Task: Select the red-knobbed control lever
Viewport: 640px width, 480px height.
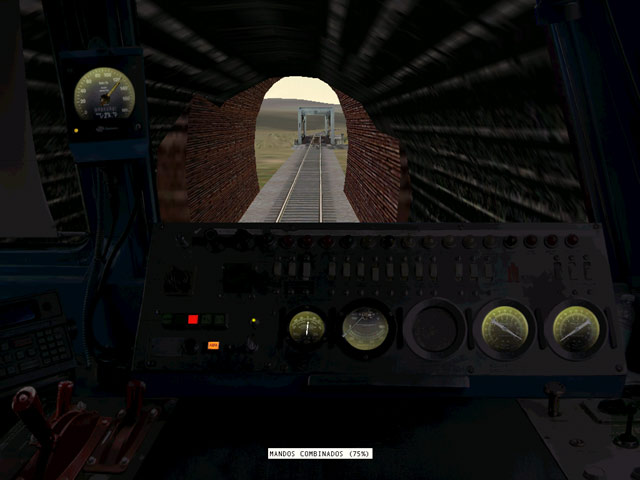Action: click(23, 403)
